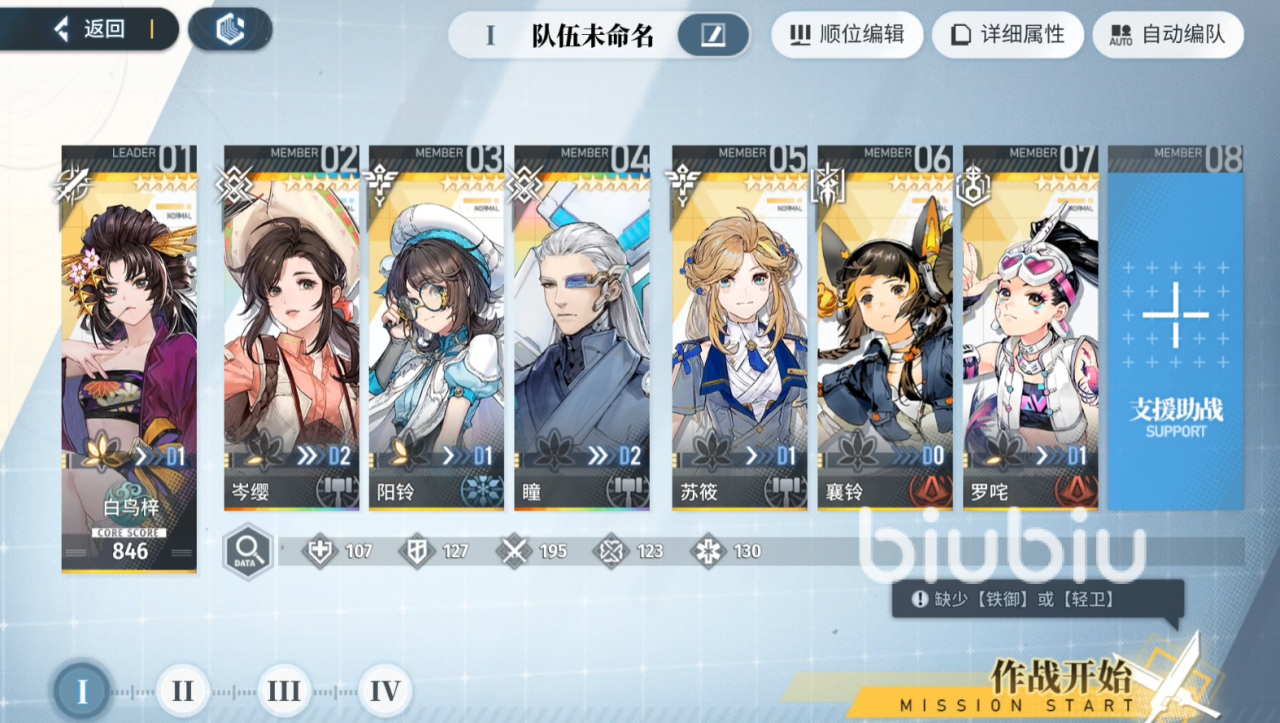1280x723 pixels.
Task: Activate 自动编队 auto formation
Action: tap(1167, 35)
